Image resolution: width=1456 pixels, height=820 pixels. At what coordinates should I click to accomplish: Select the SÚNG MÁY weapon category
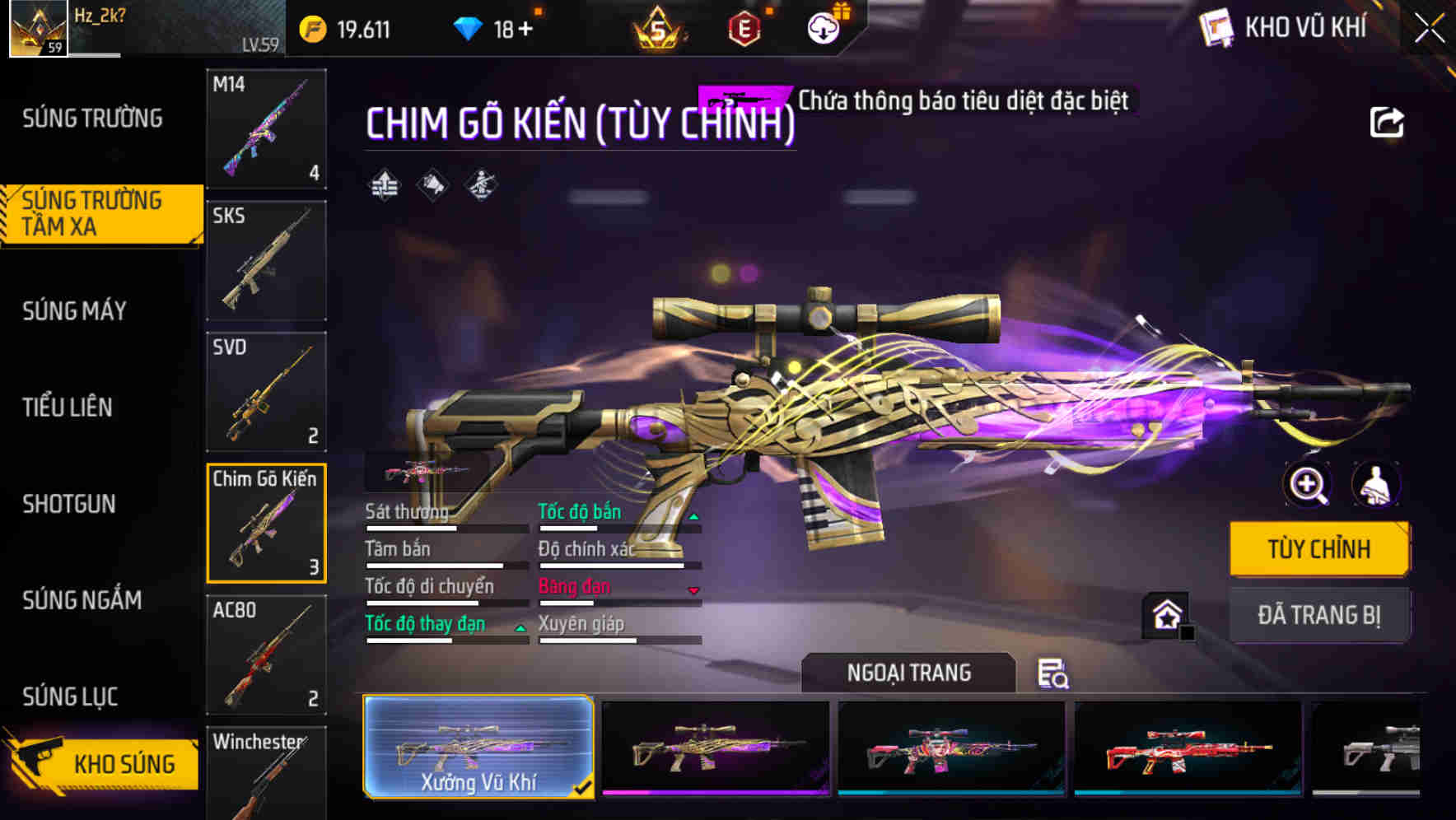point(72,311)
